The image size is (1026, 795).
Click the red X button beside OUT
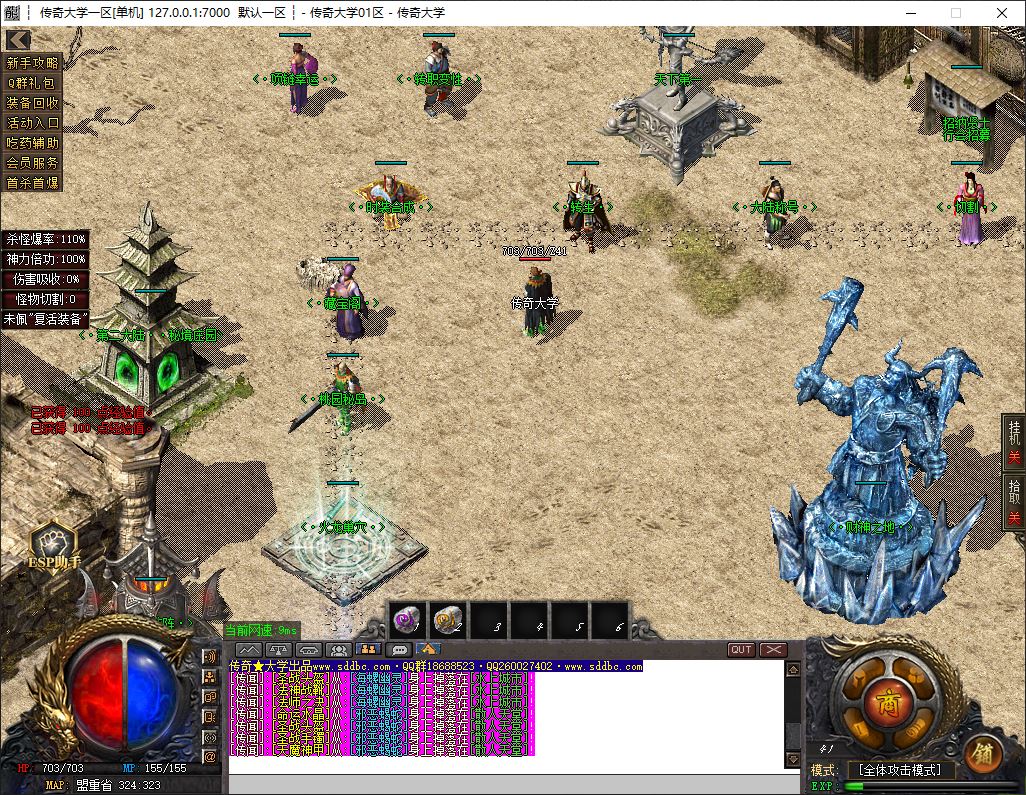773,650
